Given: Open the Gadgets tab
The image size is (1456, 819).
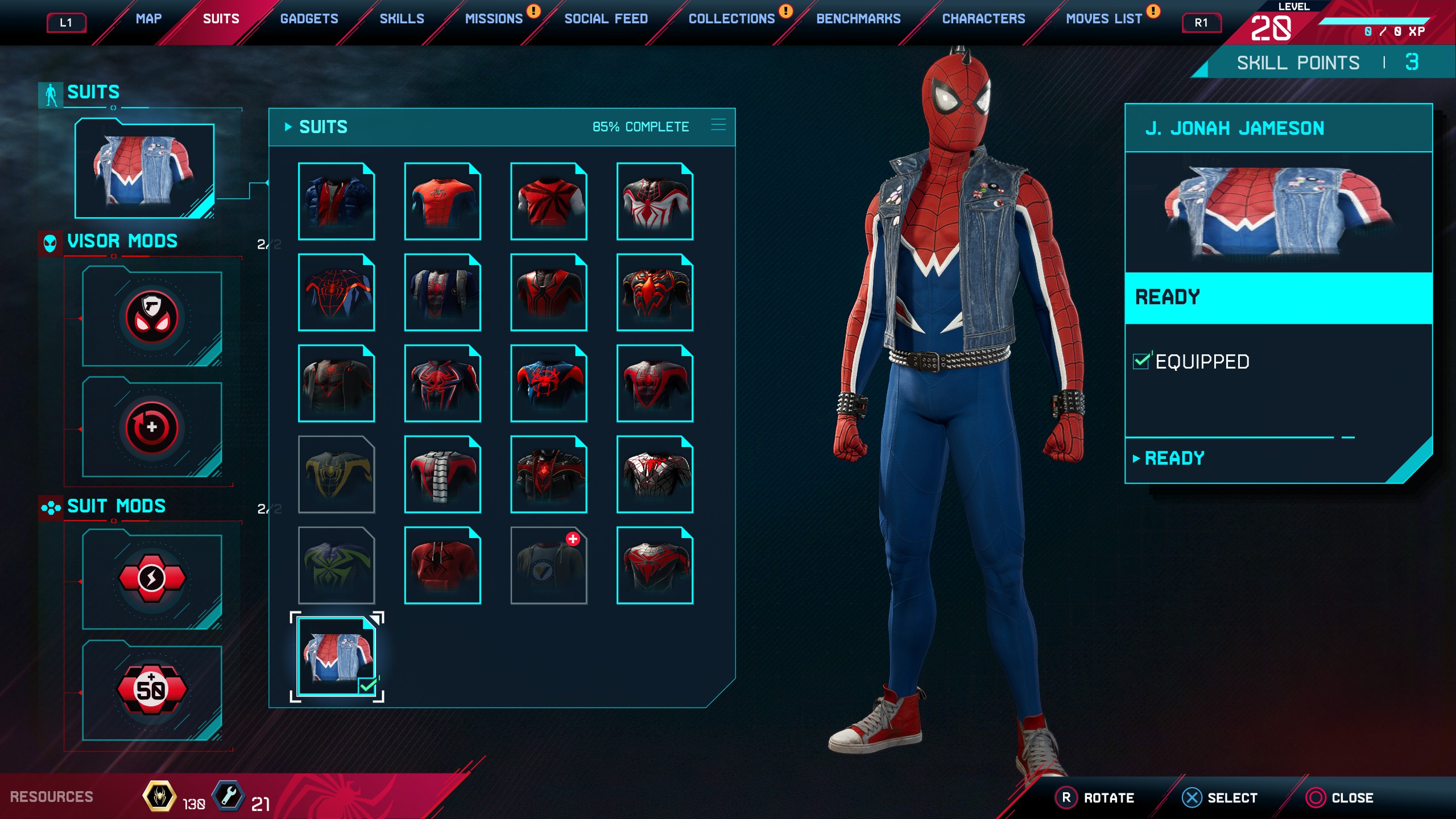Looking at the screenshot, I should click(x=309, y=19).
